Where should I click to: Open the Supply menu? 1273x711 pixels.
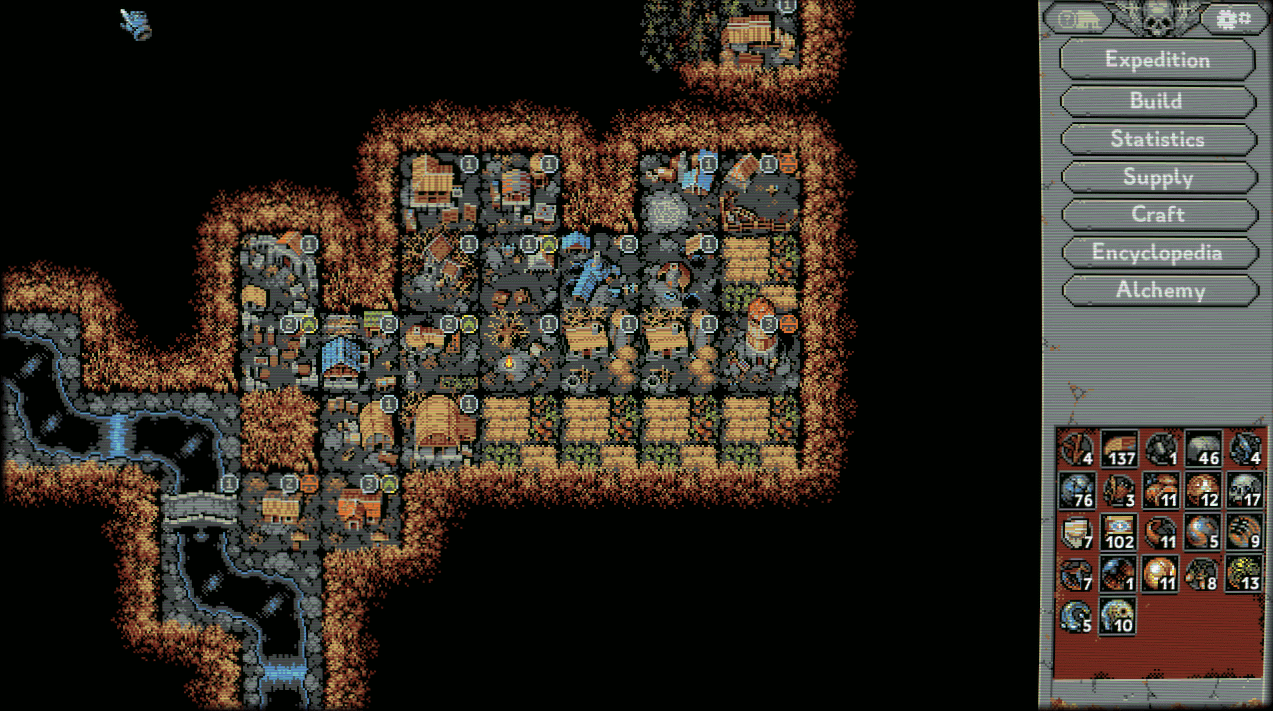(x=1157, y=177)
